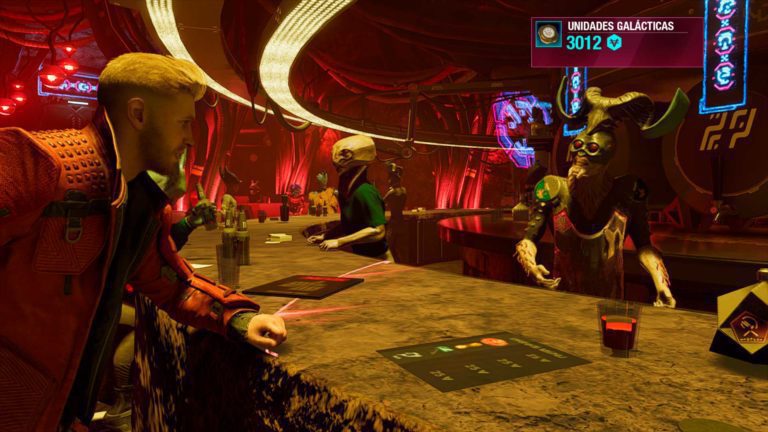This screenshot has width=768, height=432.
Task: Click the Unidades Galácticas currency icon
Action: 548,35
